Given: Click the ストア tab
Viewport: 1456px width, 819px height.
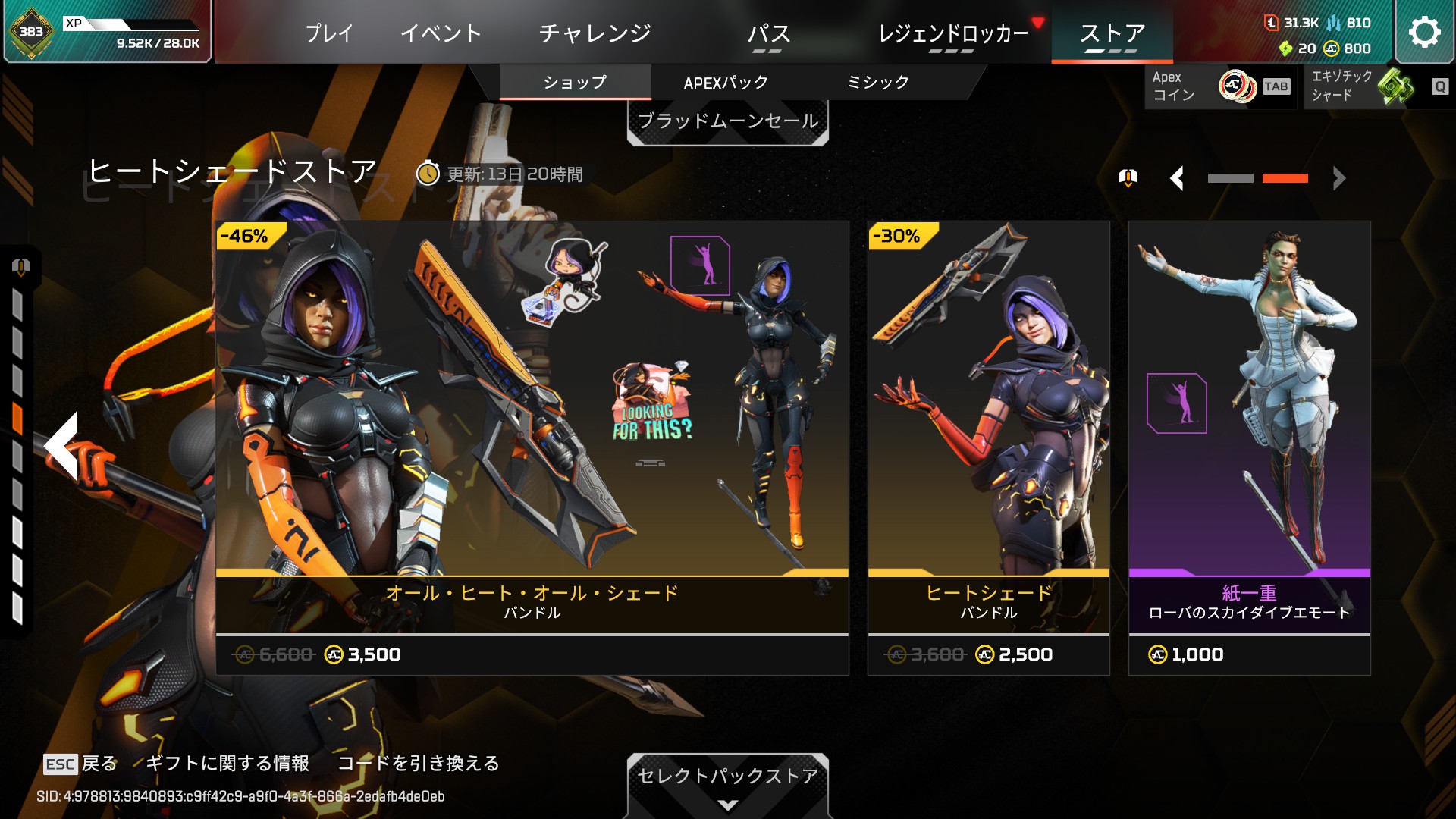Looking at the screenshot, I should [1112, 33].
